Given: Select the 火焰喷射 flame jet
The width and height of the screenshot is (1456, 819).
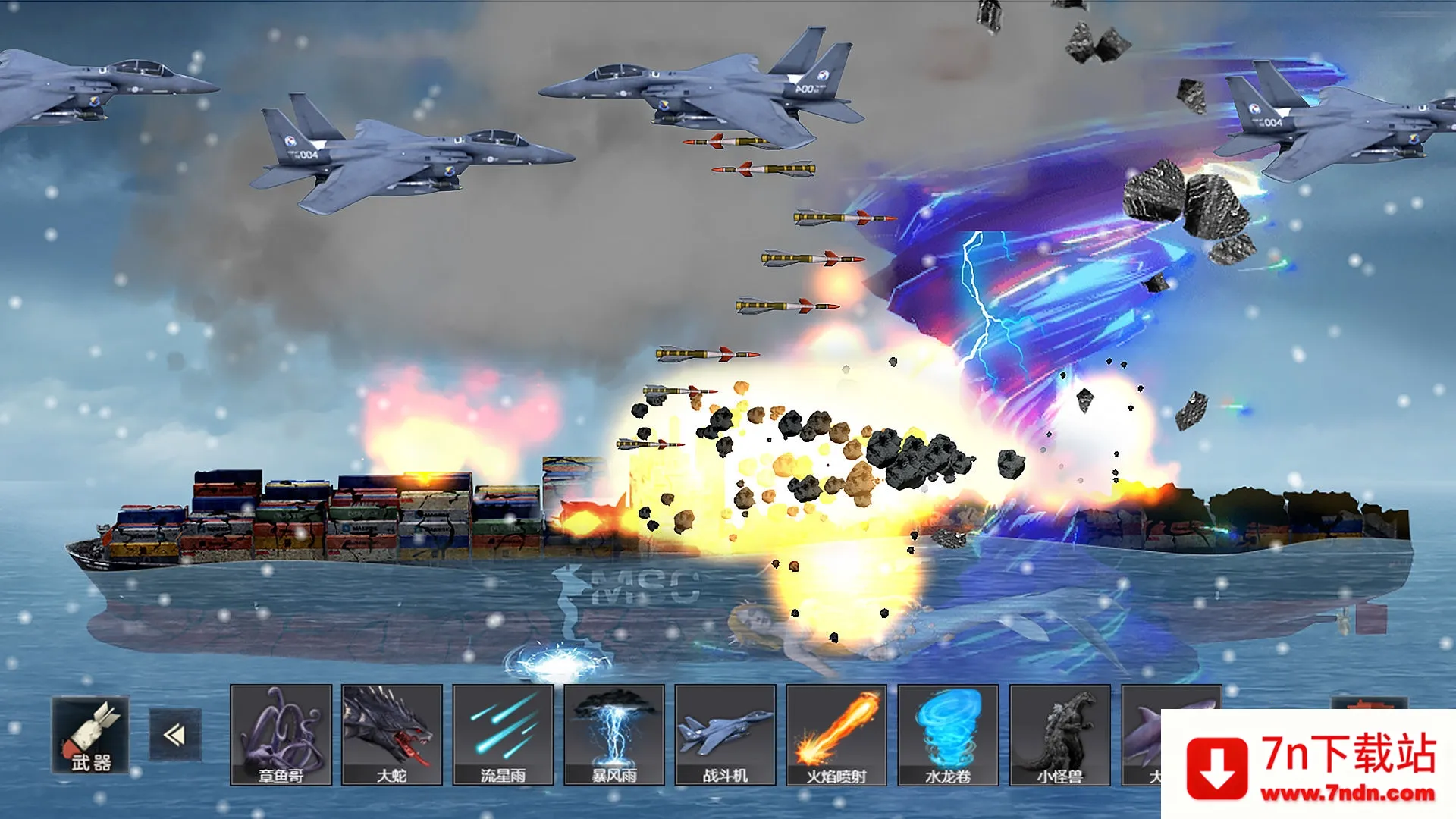Looking at the screenshot, I should [x=836, y=735].
